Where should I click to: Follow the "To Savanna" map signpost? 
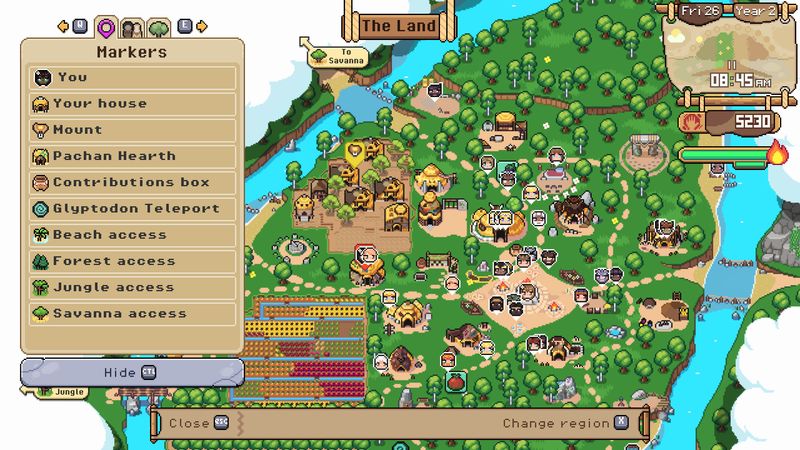(336, 55)
